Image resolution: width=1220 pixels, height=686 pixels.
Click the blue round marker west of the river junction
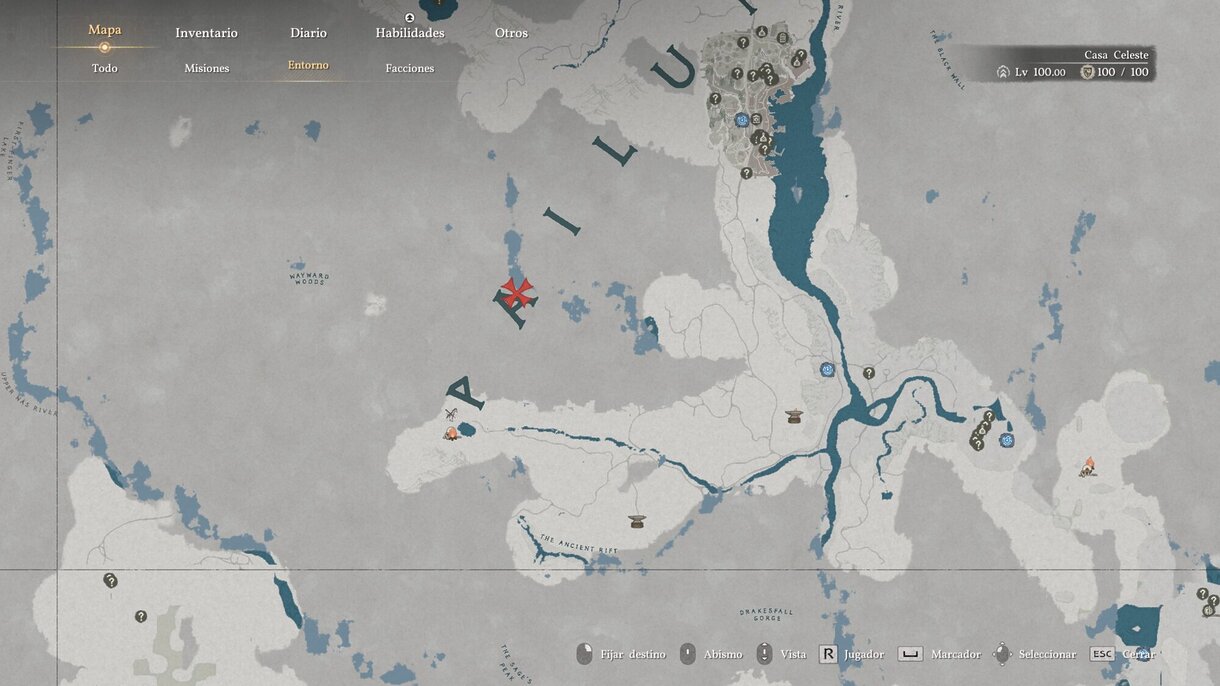click(x=827, y=370)
